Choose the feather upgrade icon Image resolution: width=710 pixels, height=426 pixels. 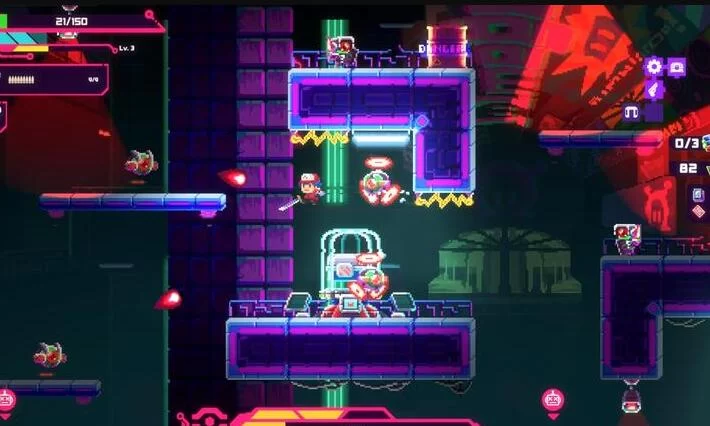coord(654,89)
